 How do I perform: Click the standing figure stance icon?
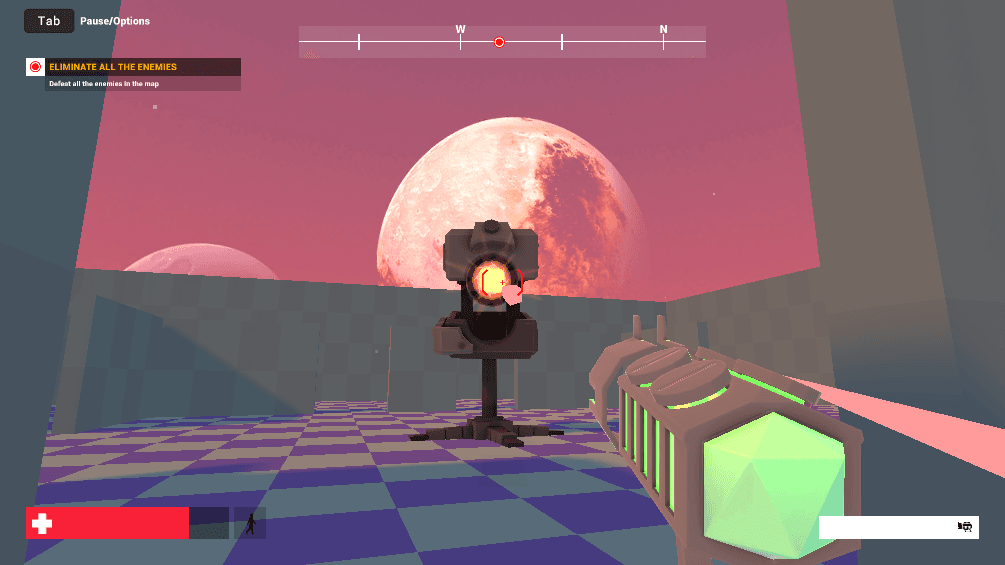click(x=250, y=522)
